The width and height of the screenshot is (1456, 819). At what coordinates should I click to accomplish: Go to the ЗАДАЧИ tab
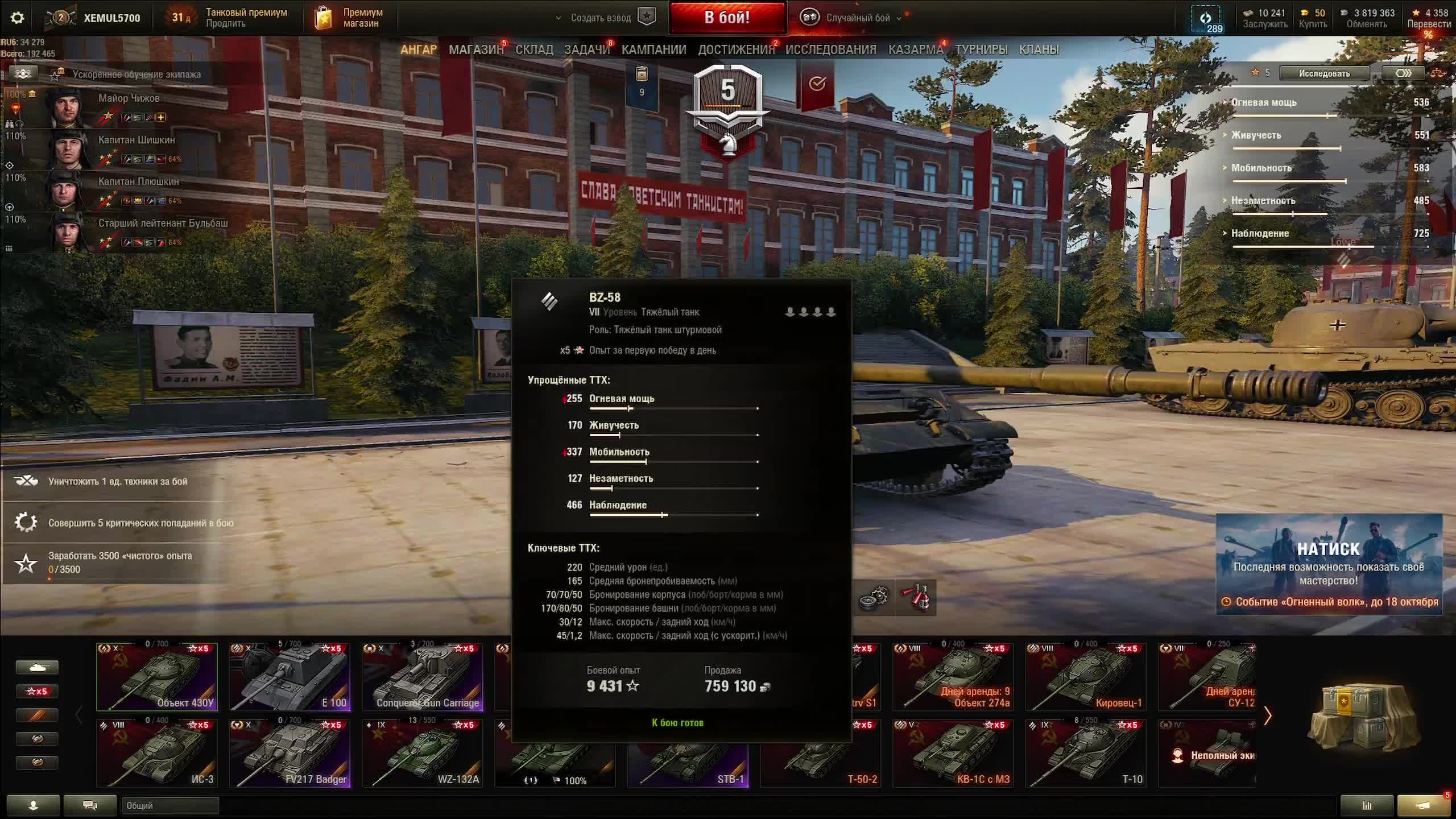point(586,50)
